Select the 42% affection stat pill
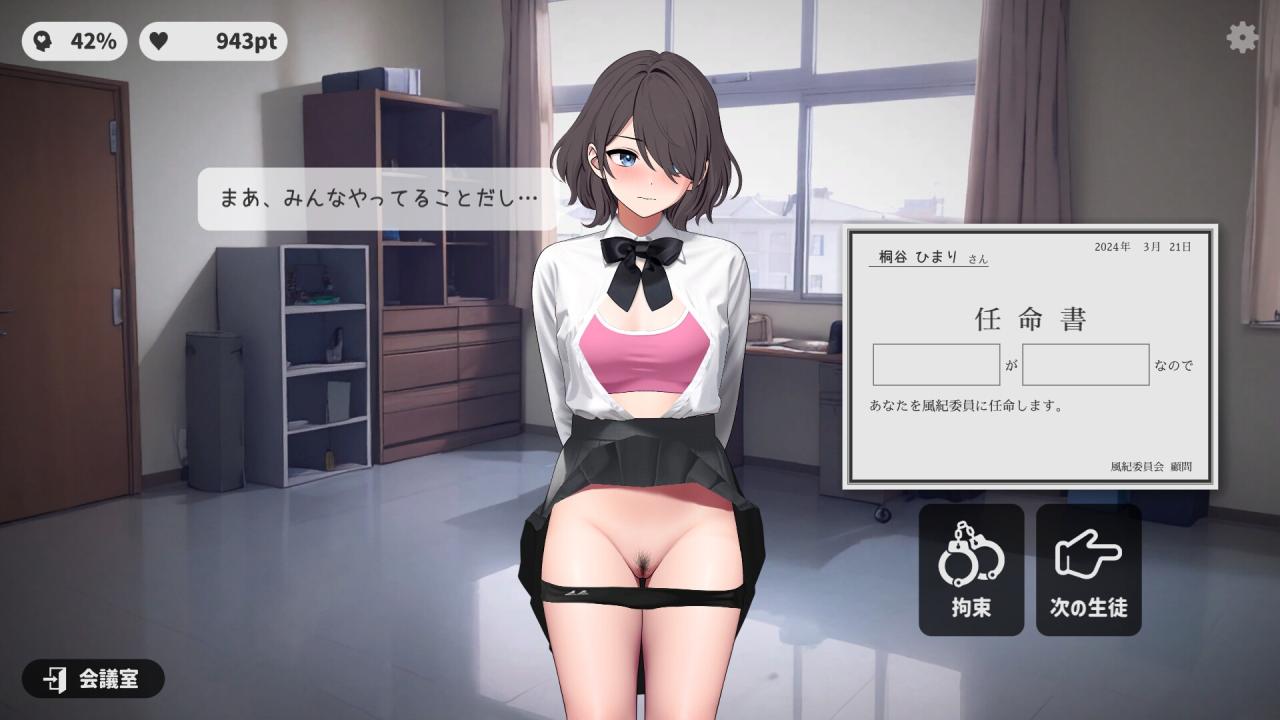Viewport: 1280px width, 720px height. tap(75, 41)
